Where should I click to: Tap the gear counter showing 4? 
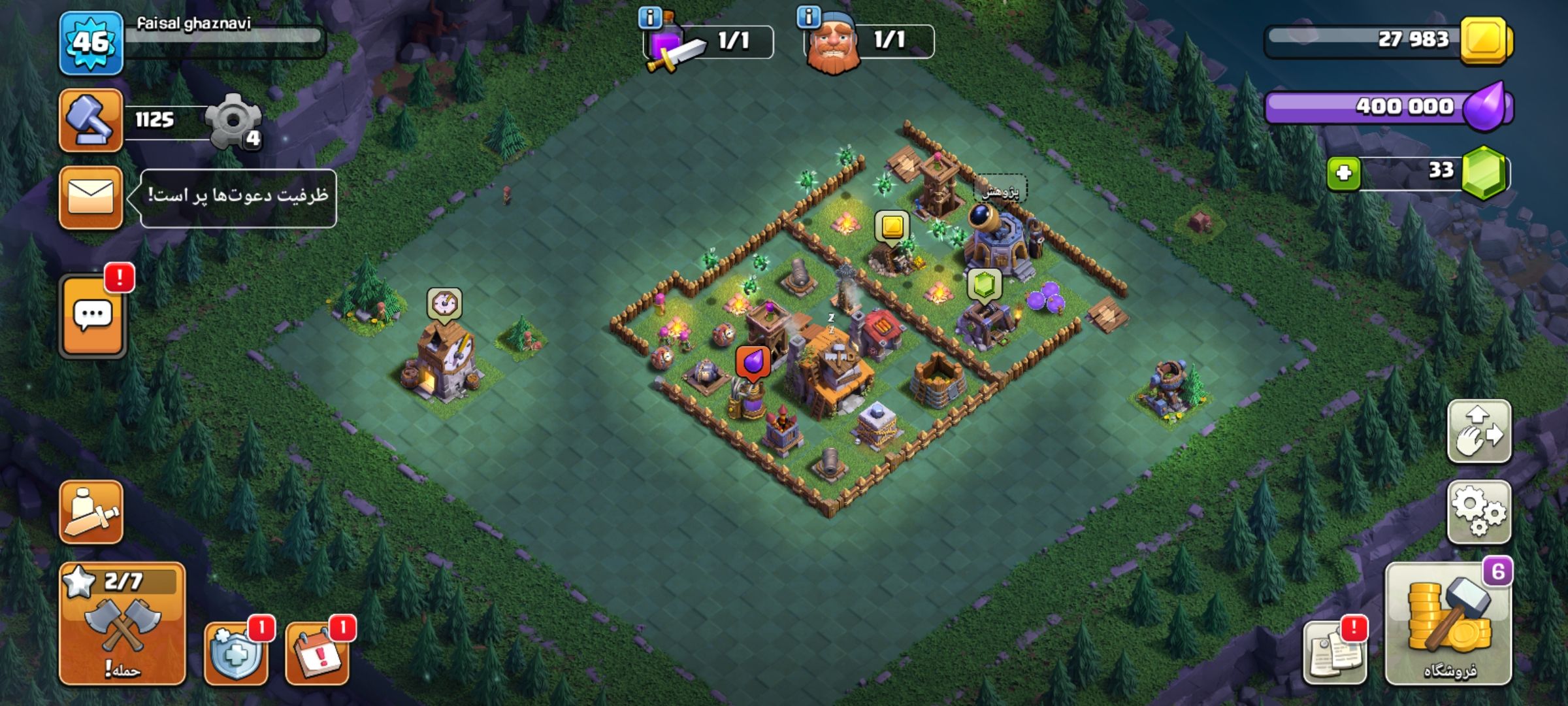click(234, 122)
